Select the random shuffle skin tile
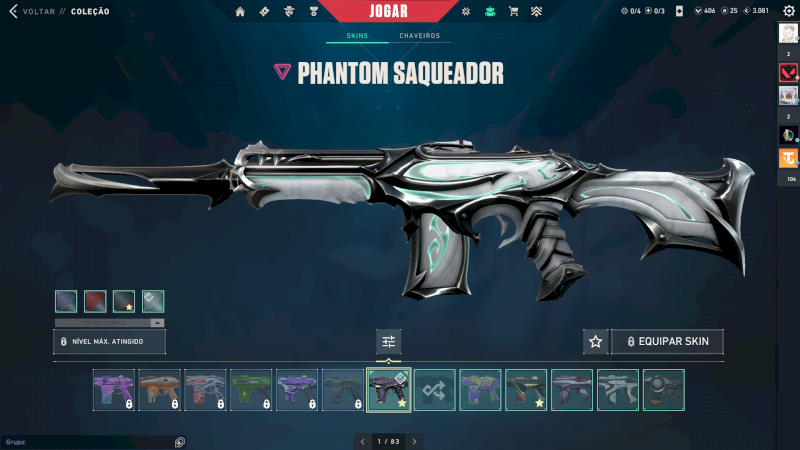The width and height of the screenshot is (800, 450). coord(435,390)
